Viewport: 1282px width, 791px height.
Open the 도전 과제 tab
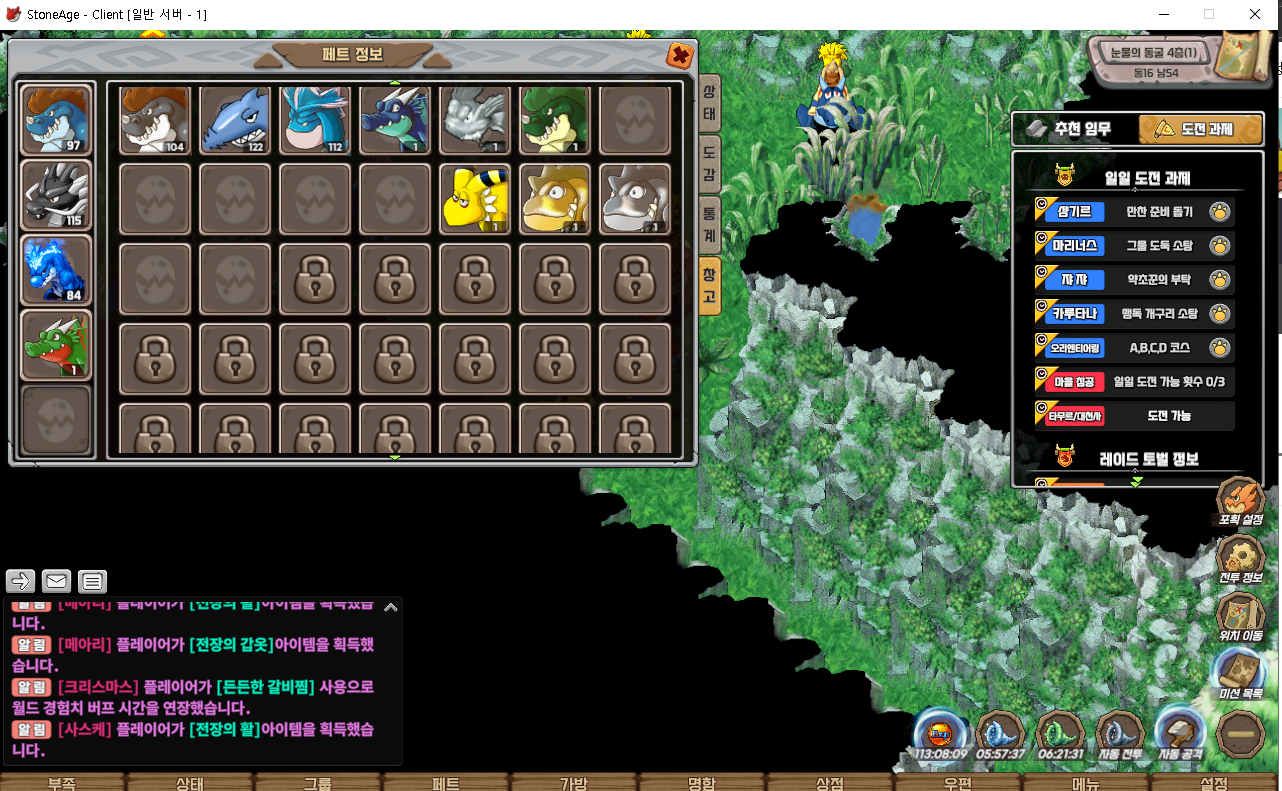tap(1194, 129)
